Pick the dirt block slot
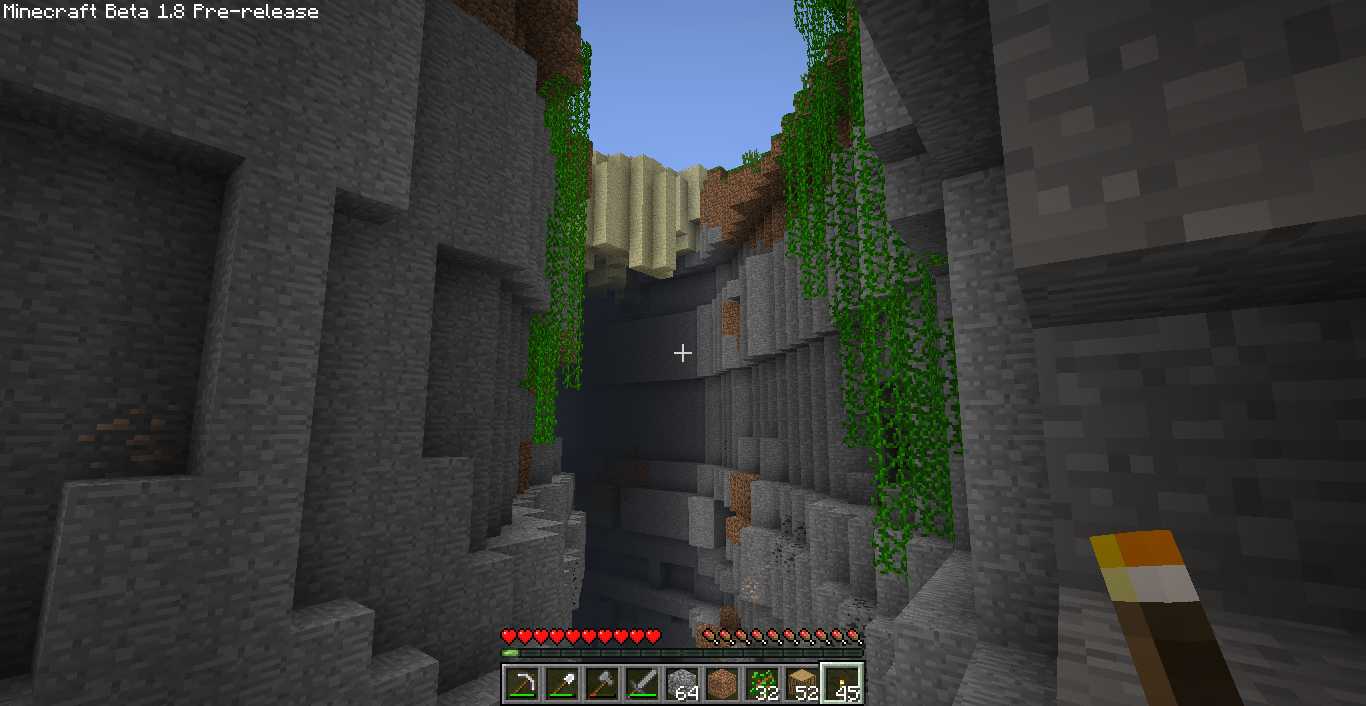Screen dimensions: 1366x706 [x=722, y=683]
